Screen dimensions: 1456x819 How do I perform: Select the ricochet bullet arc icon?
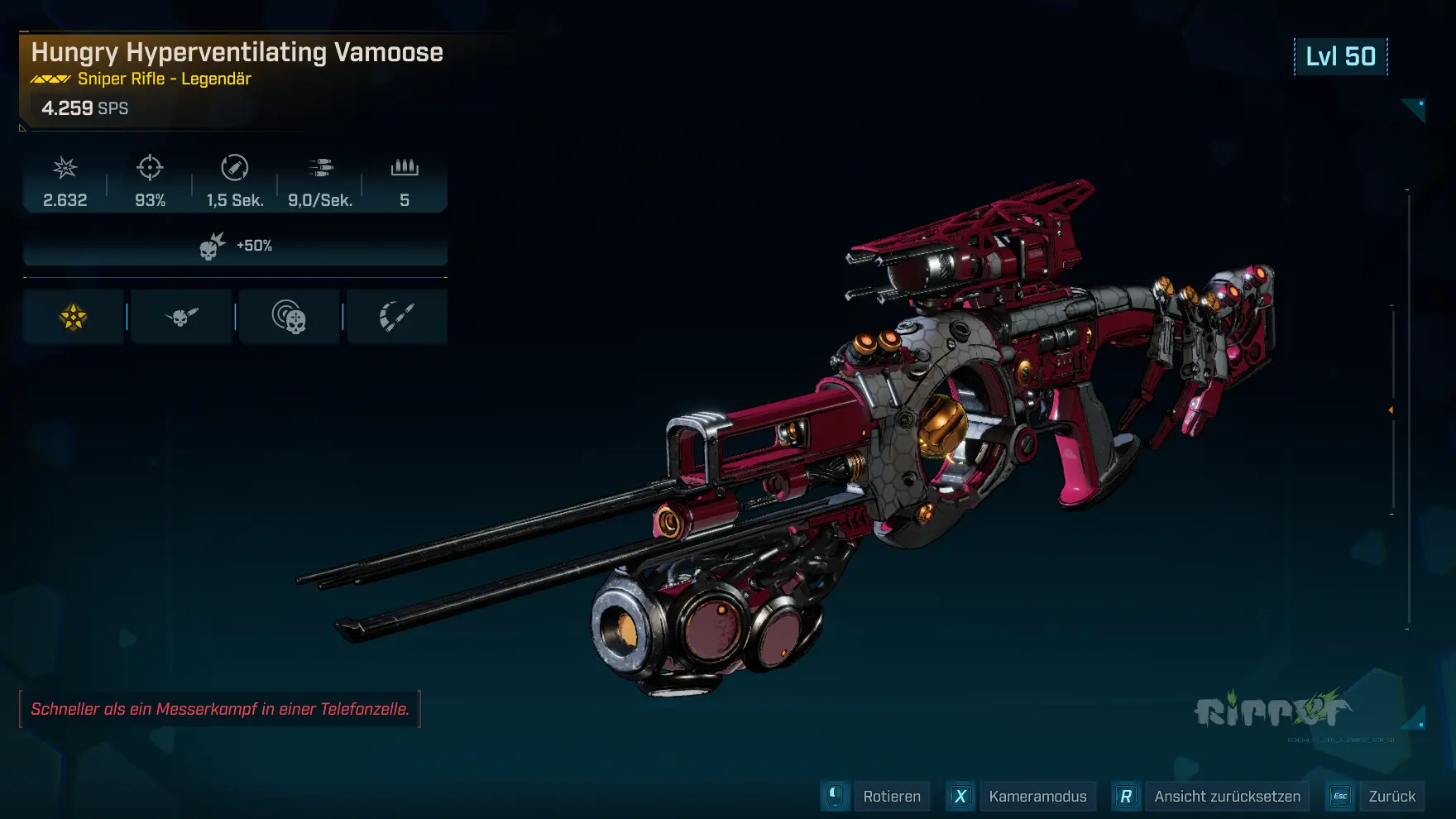[x=396, y=315]
